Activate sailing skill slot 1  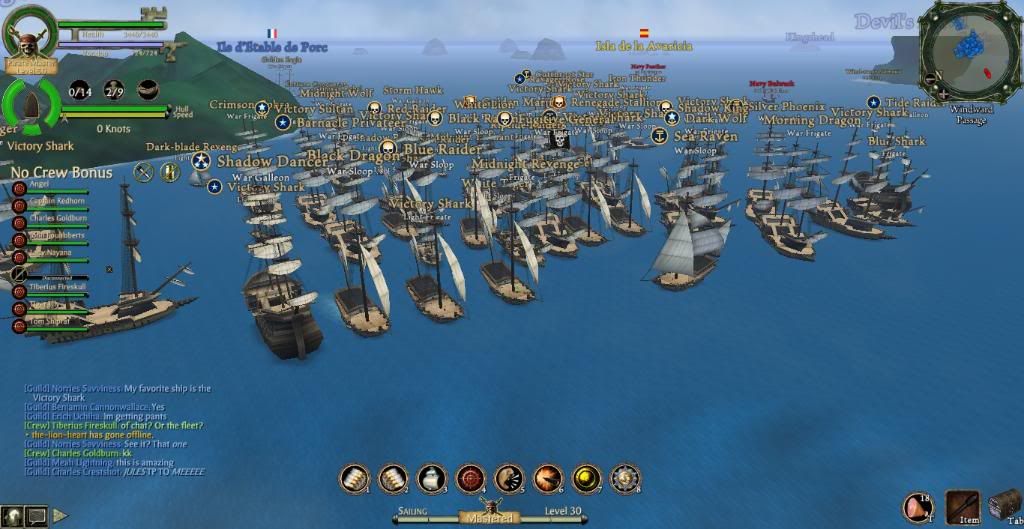click(x=354, y=479)
